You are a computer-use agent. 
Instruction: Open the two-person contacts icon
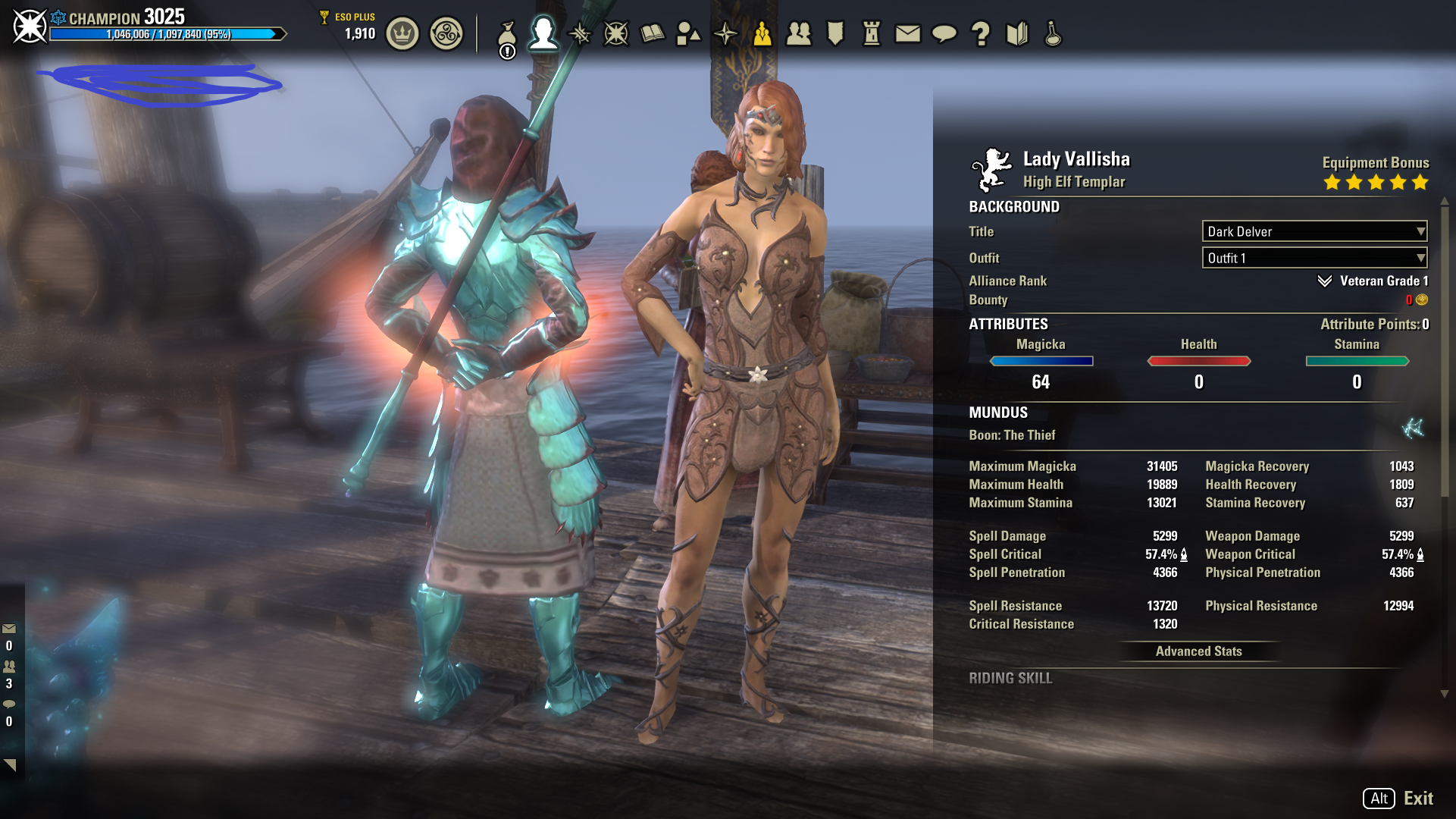799,34
